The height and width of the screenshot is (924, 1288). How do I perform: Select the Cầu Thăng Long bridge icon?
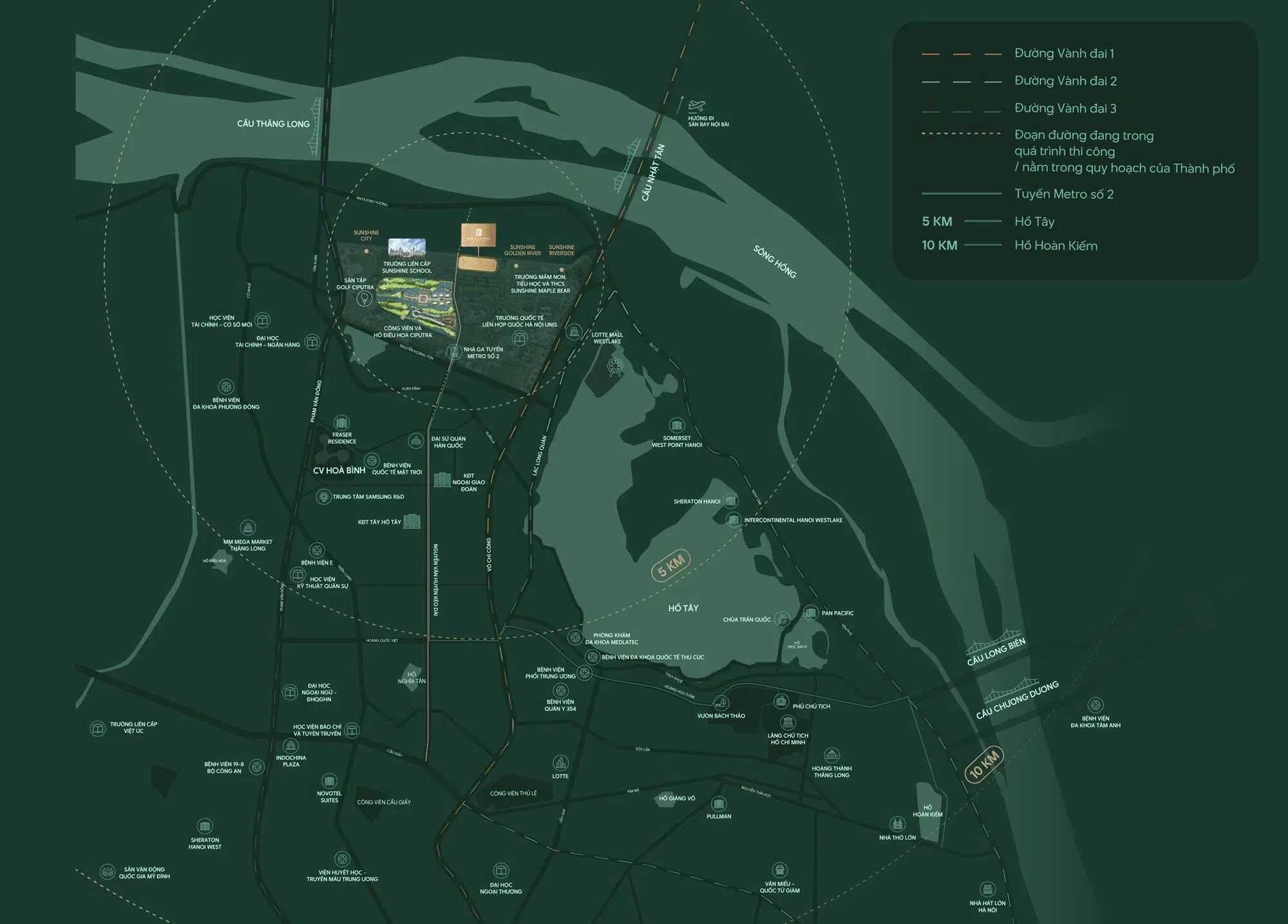coord(317,126)
